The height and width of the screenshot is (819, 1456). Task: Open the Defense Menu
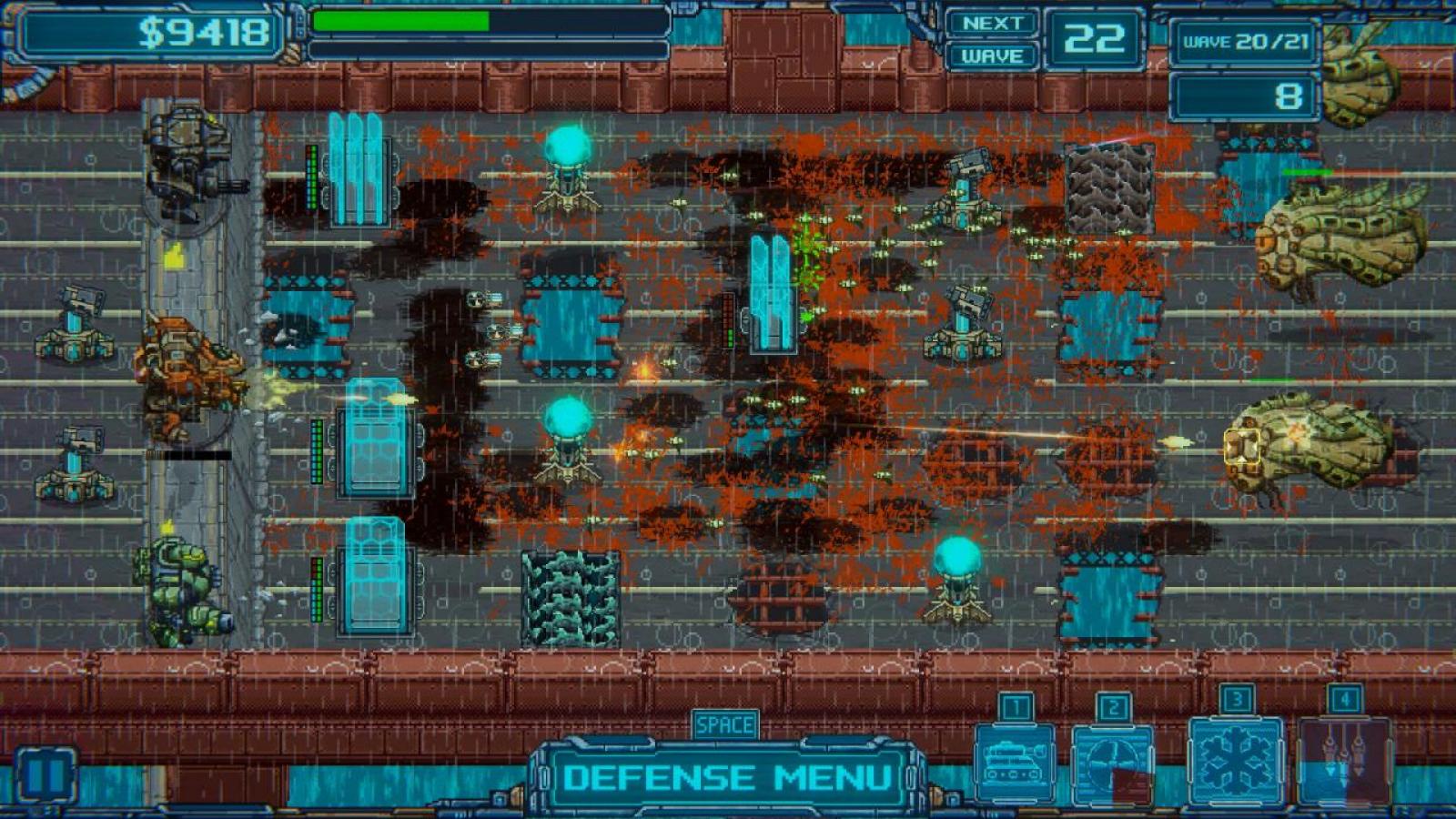click(726, 776)
